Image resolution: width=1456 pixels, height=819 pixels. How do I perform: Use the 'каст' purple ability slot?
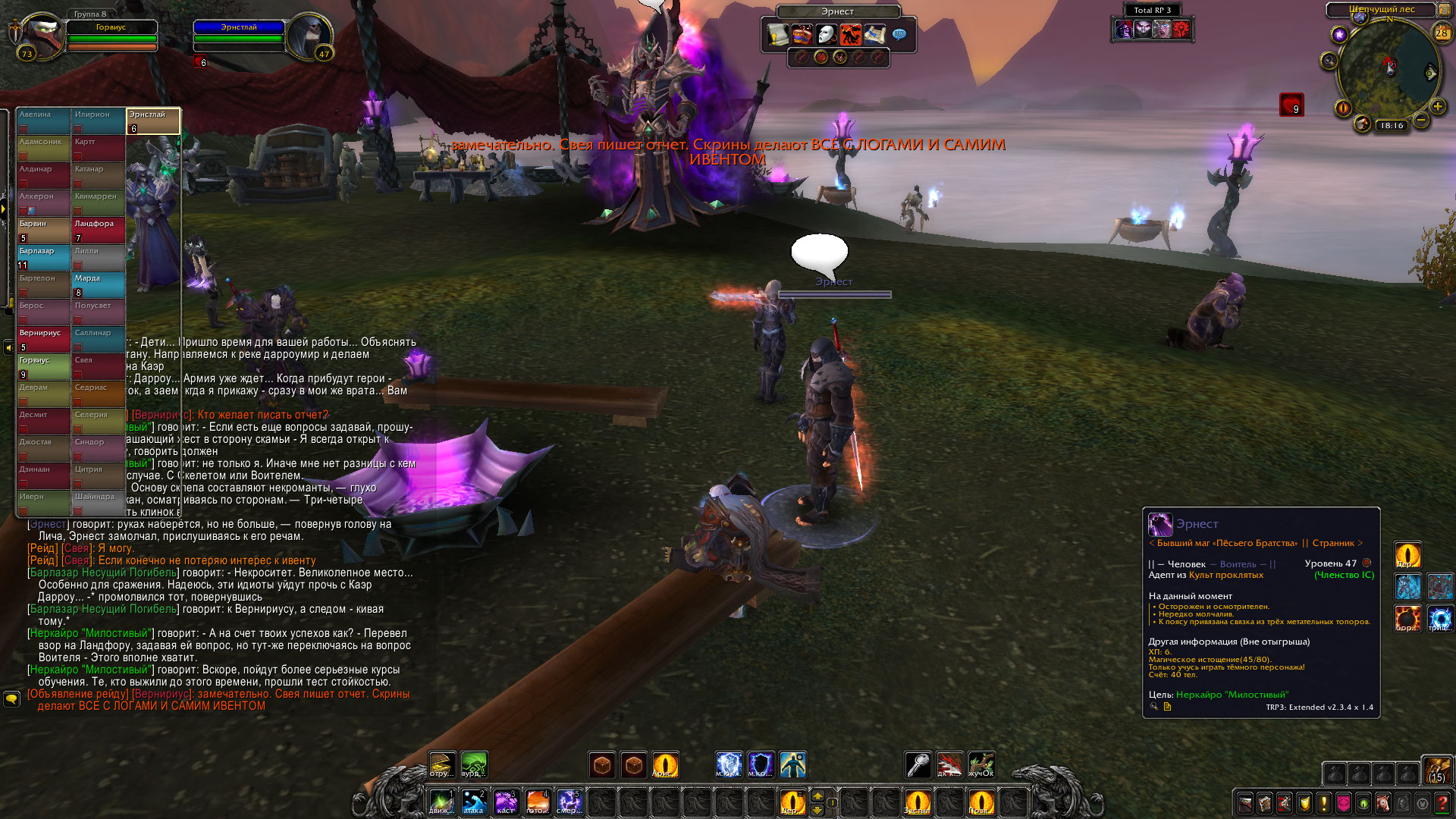pos(506,802)
